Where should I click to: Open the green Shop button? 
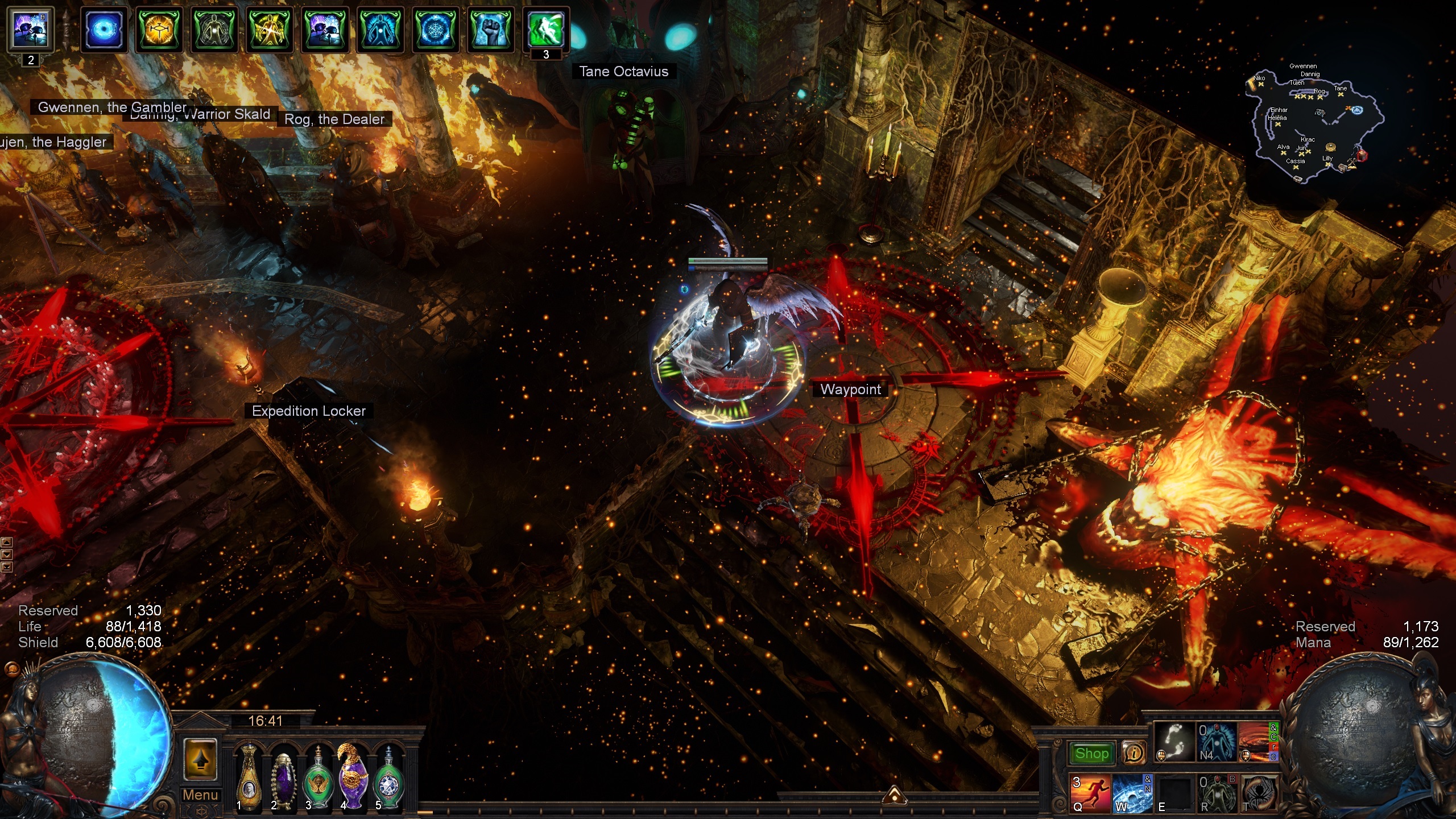1091,754
